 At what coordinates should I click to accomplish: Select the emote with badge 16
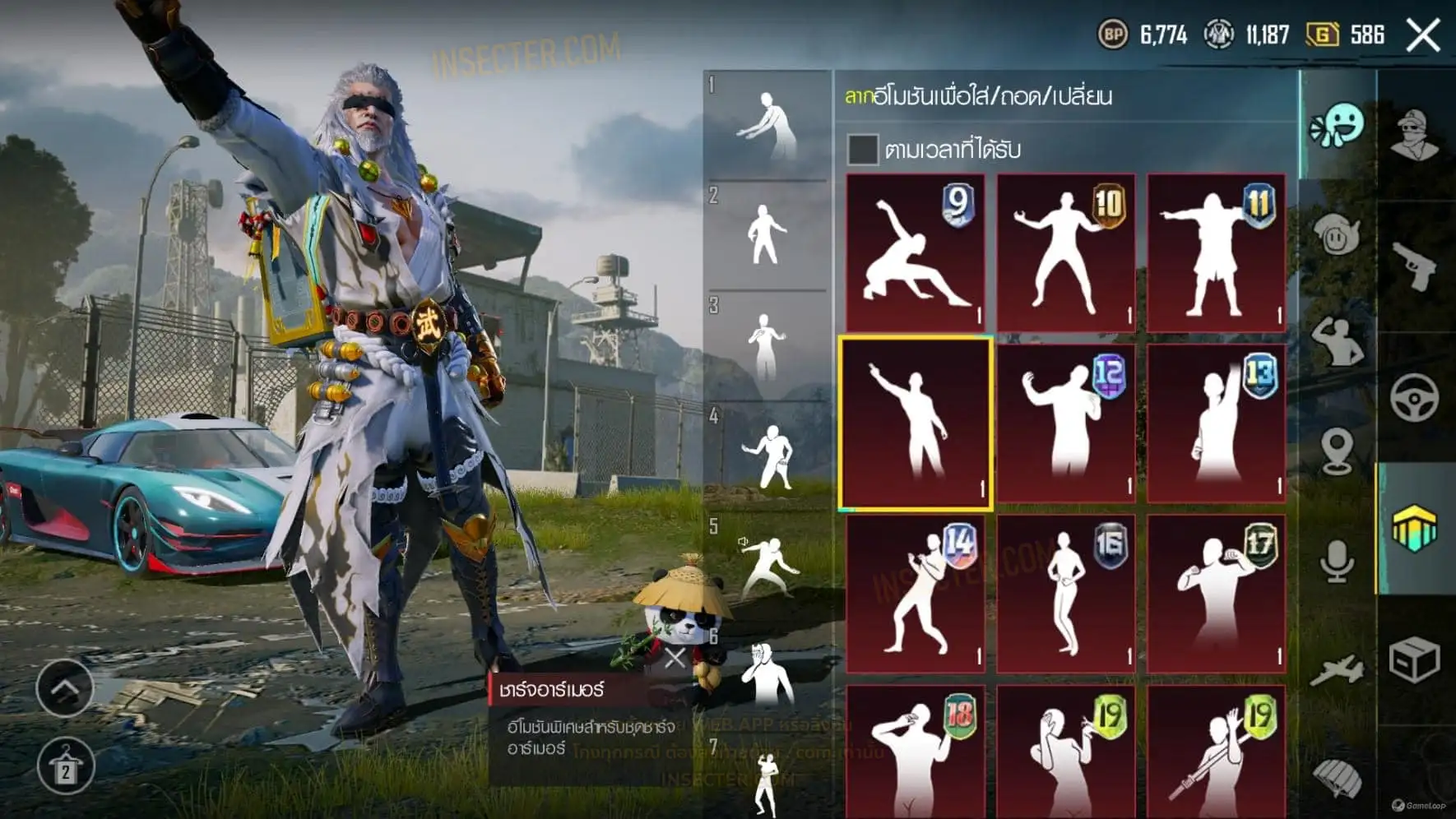point(1066,594)
